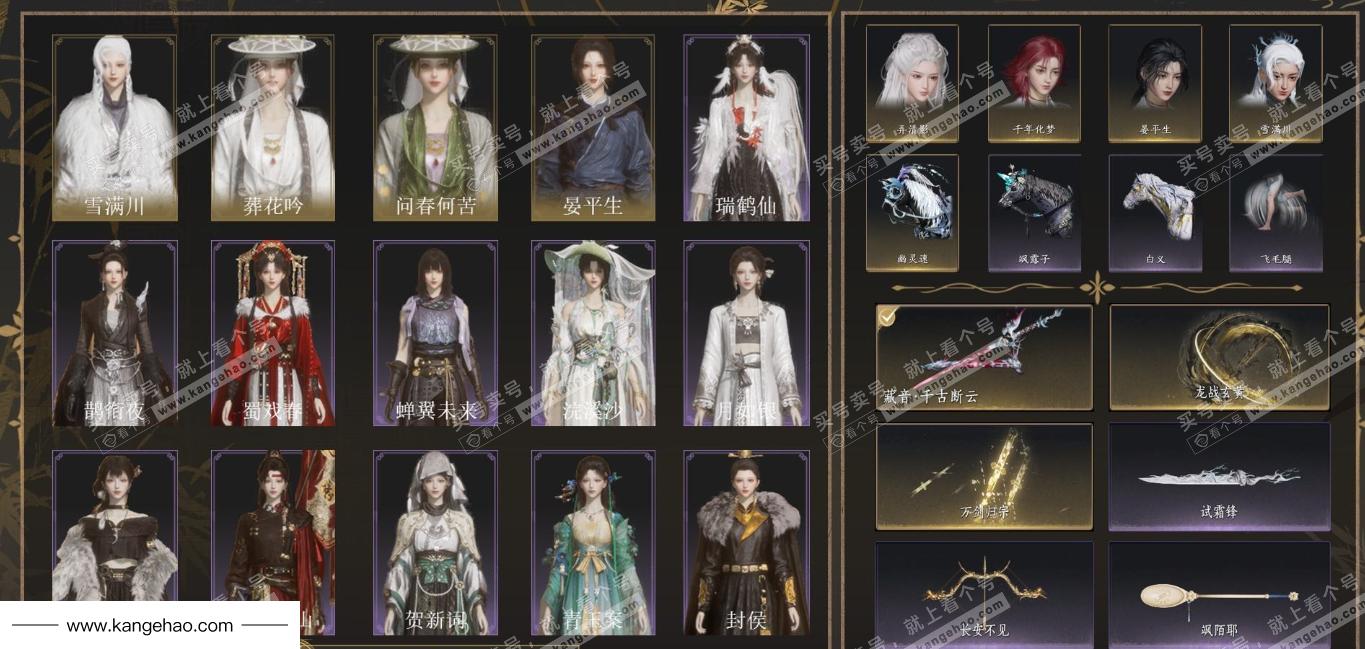Select the 弄清影 white hairstyle
Viewport: 1365px width, 649px height.
[912, 83]
